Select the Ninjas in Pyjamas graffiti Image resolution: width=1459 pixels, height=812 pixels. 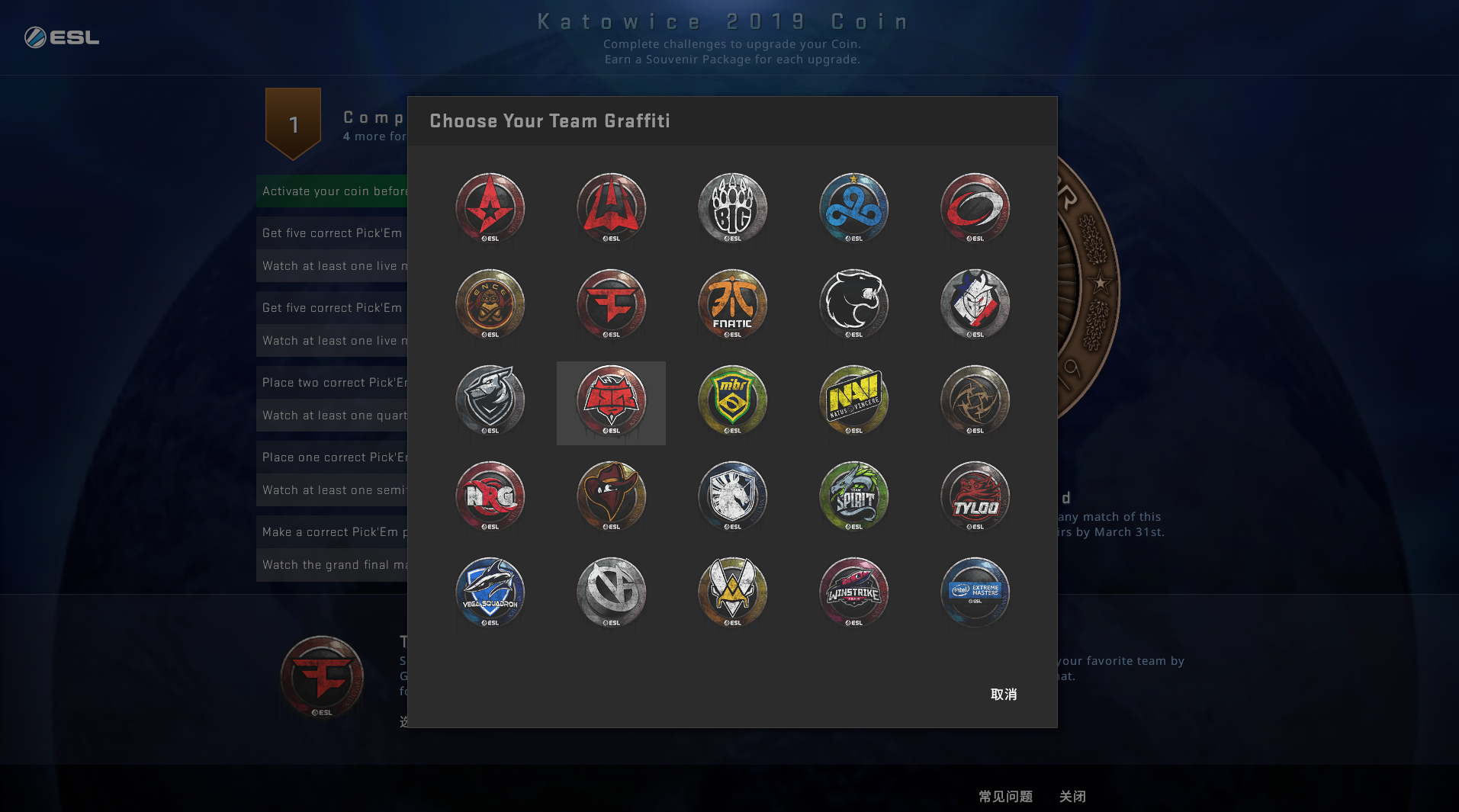point(975,401)
